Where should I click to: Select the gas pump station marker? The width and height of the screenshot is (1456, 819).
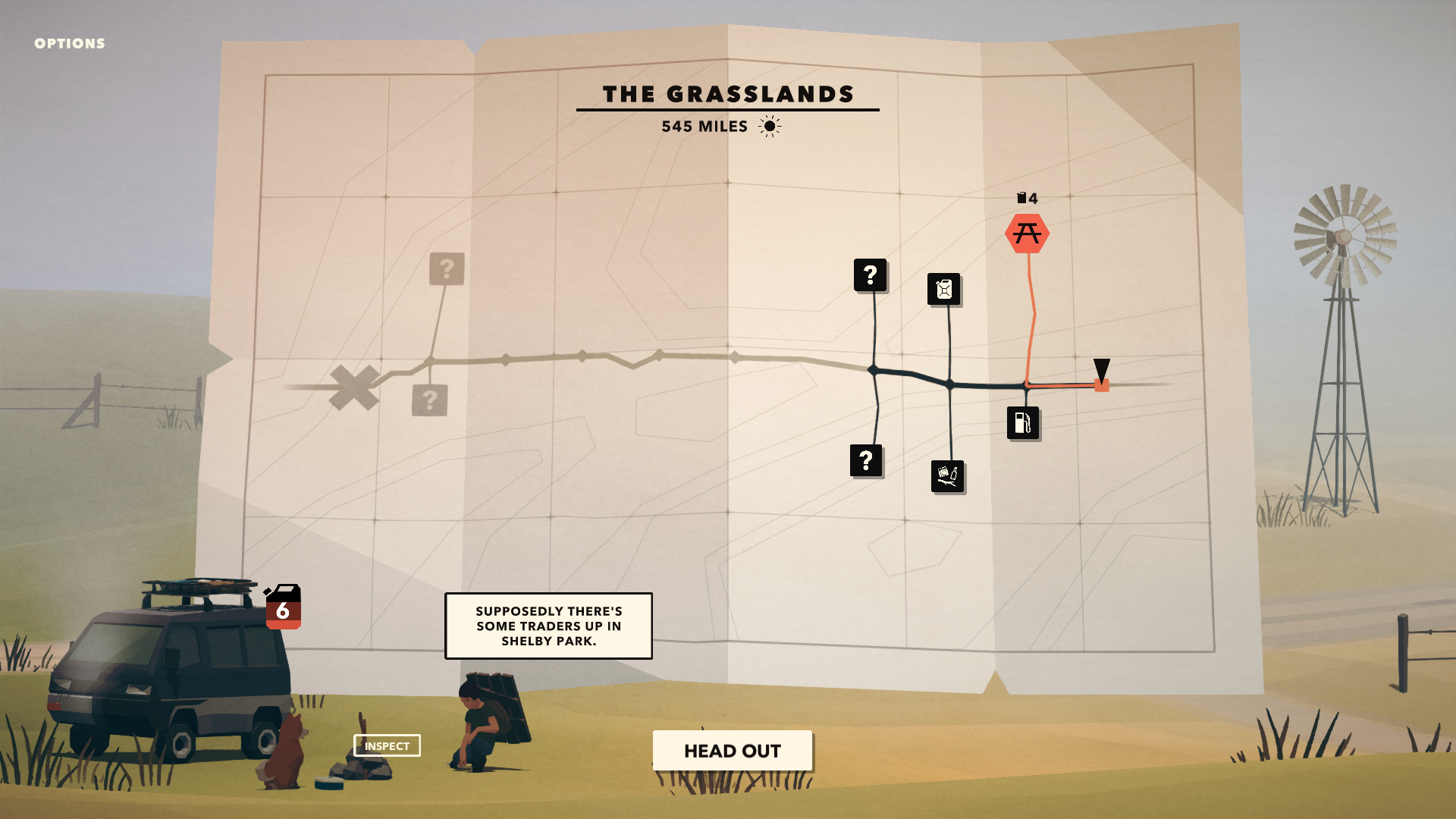click(1023, 423)
